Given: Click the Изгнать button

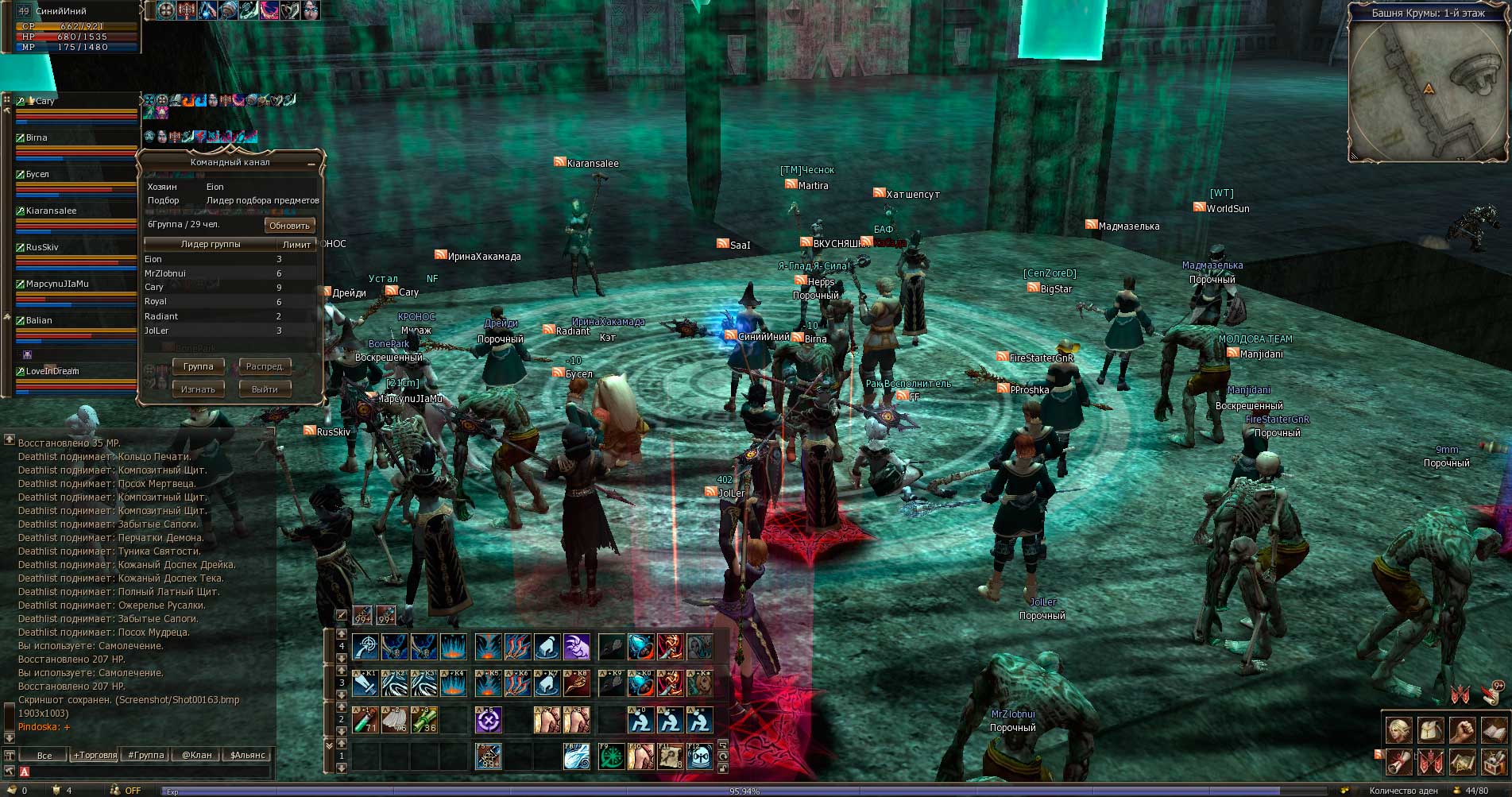Looking at the screenshot, I should tap(199, 389).
